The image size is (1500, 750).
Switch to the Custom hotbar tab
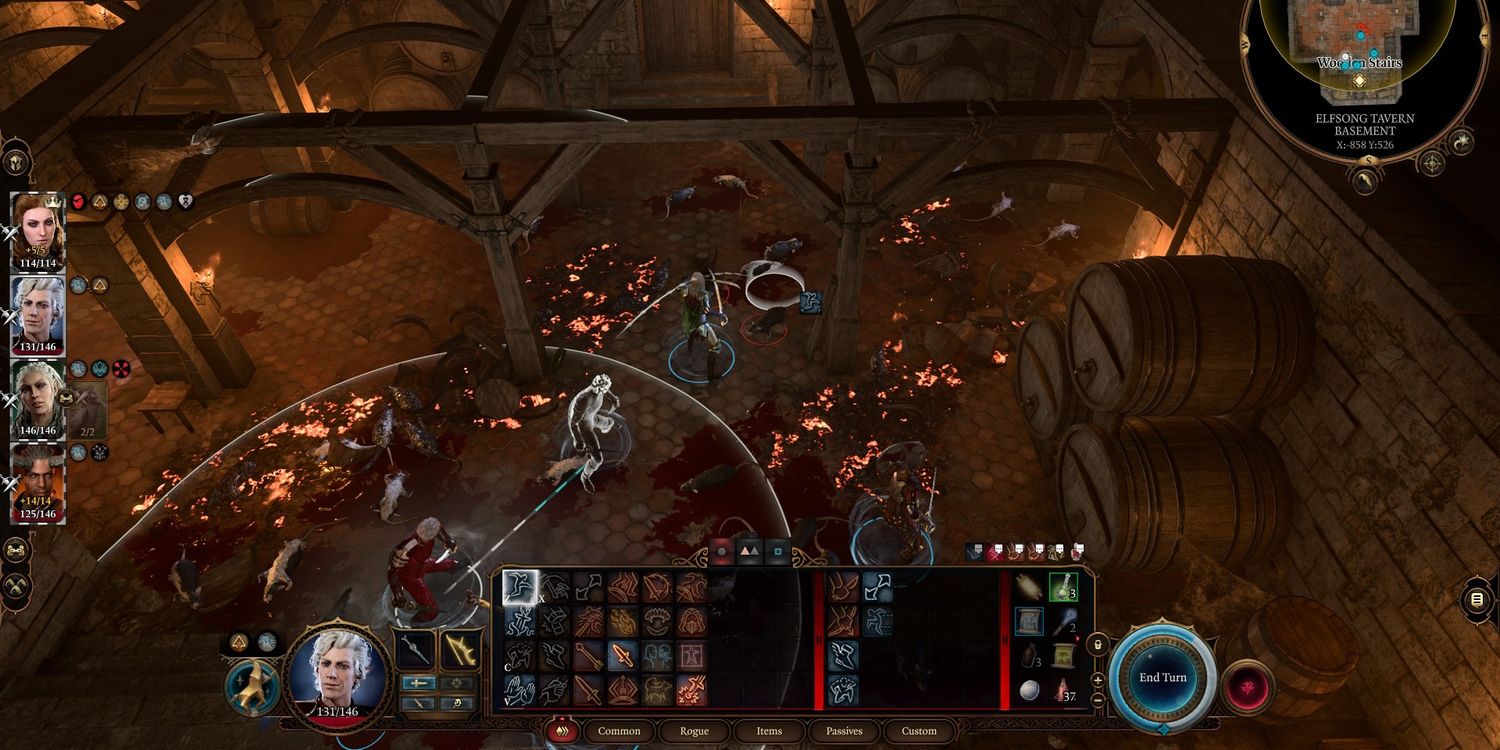[919, 731]
